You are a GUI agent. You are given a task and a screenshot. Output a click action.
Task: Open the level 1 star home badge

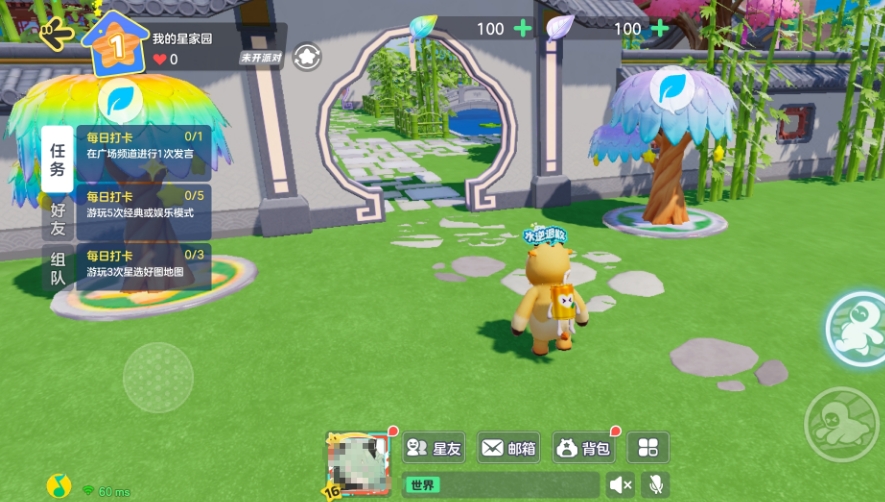115,43
